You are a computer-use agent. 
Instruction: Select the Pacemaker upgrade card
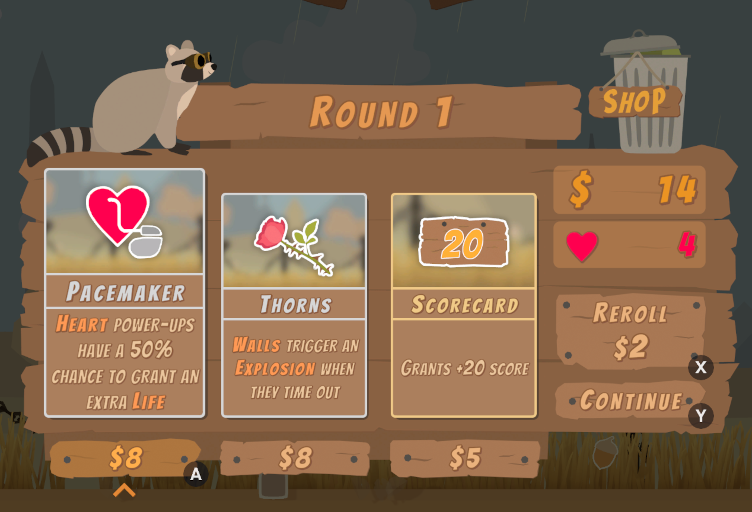[x=125, y=292]
